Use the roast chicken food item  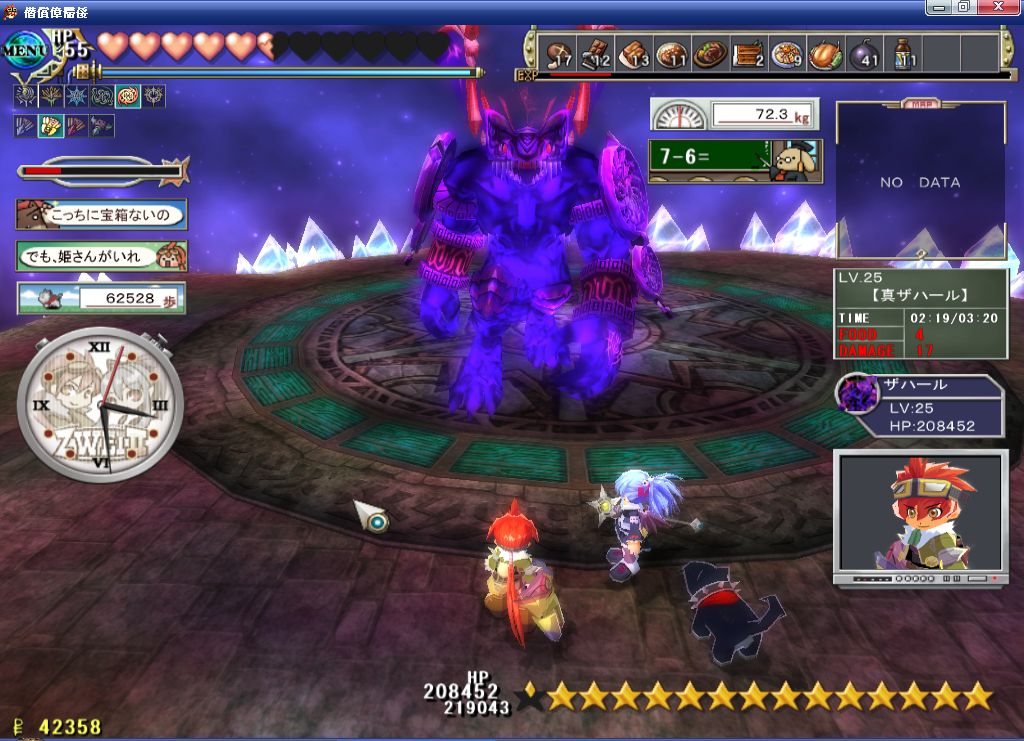pos(826,54)
